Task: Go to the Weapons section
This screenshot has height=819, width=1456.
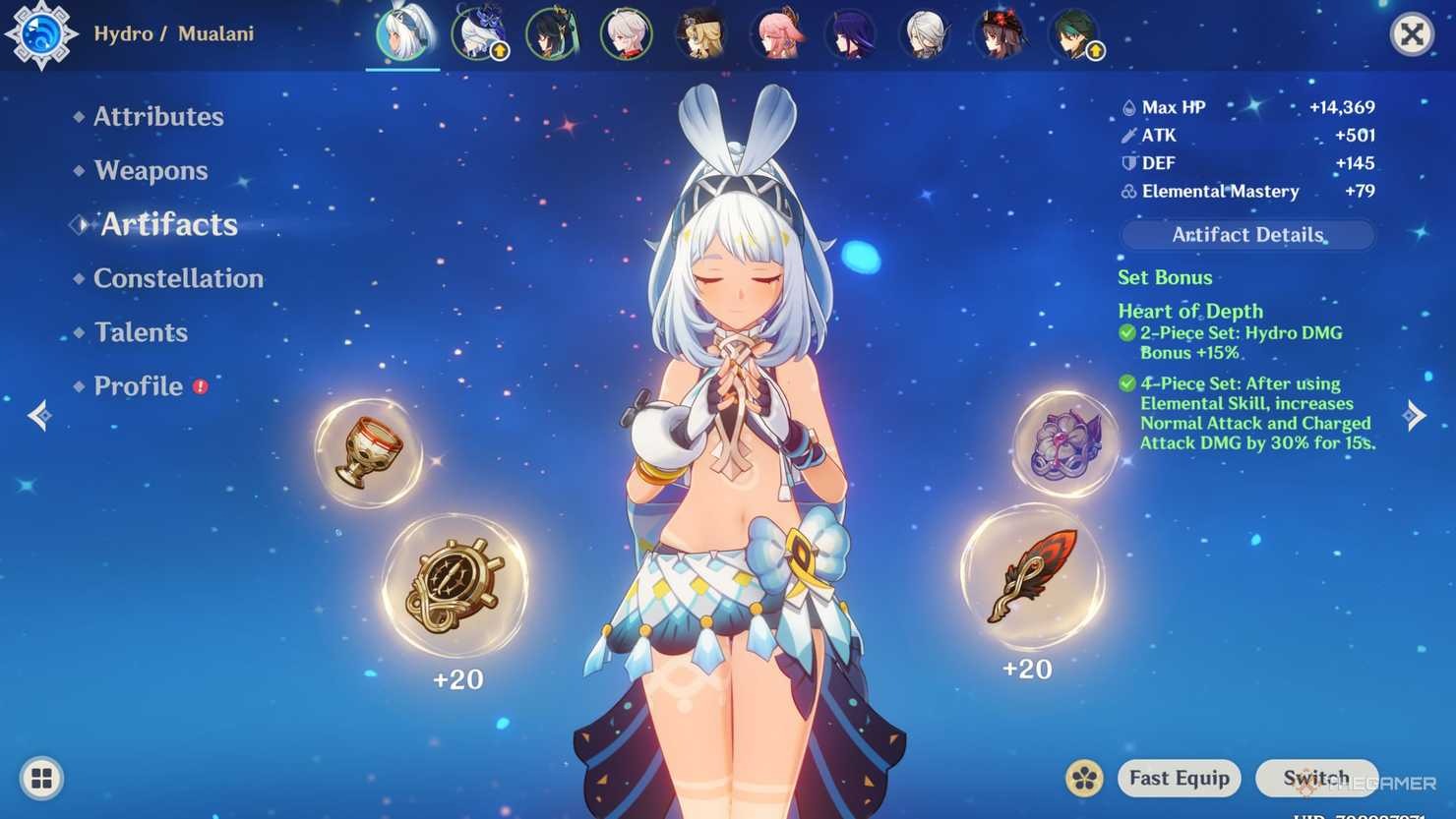Action: coord(151,171)
